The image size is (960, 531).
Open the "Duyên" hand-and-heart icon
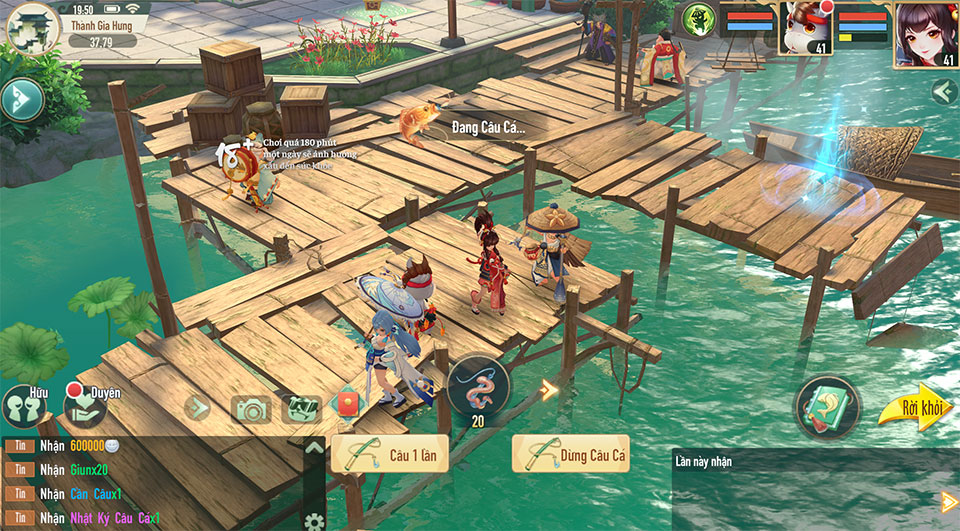85,405
